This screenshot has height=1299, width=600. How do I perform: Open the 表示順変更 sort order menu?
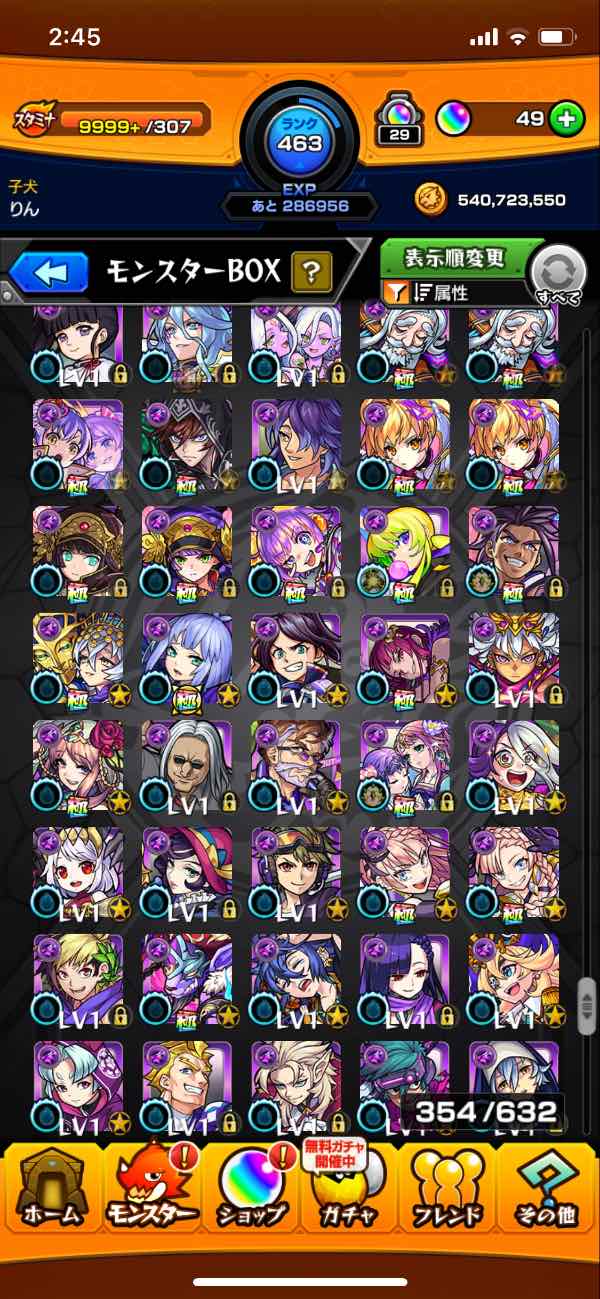[455, 258]
